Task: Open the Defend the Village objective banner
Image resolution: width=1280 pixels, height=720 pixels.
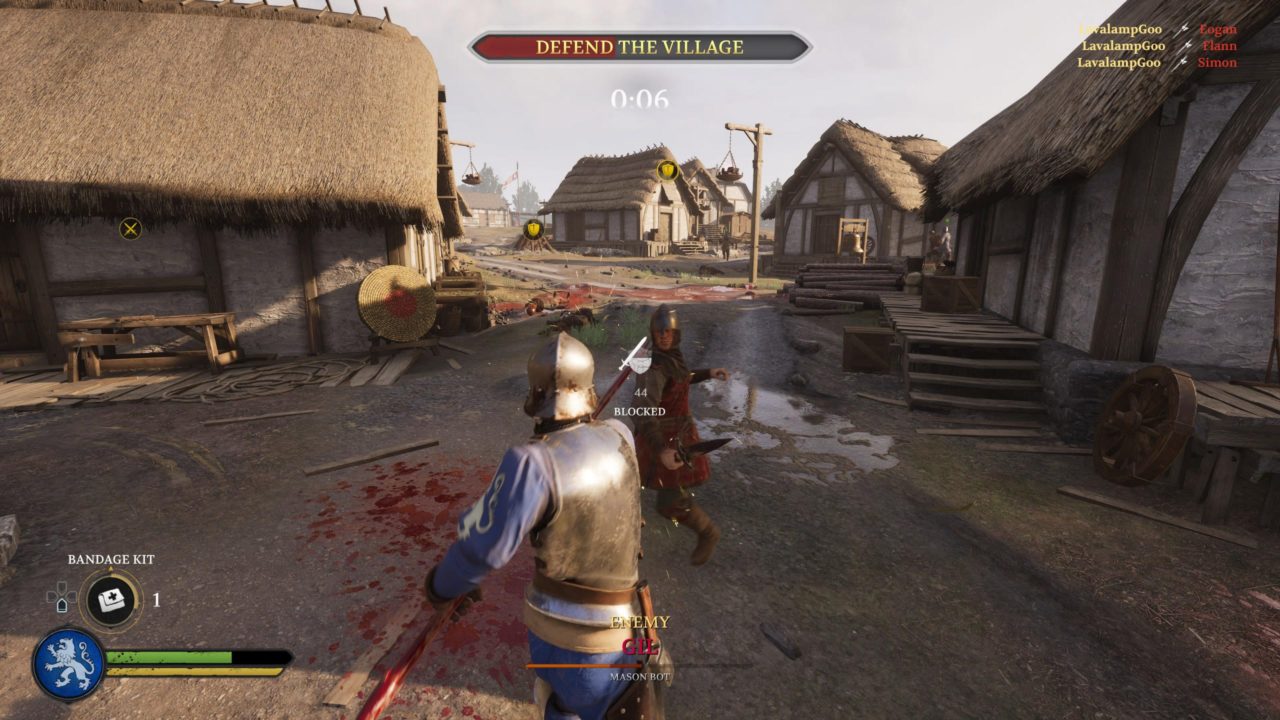Action: pyautogui.click(x=639, y=47)
